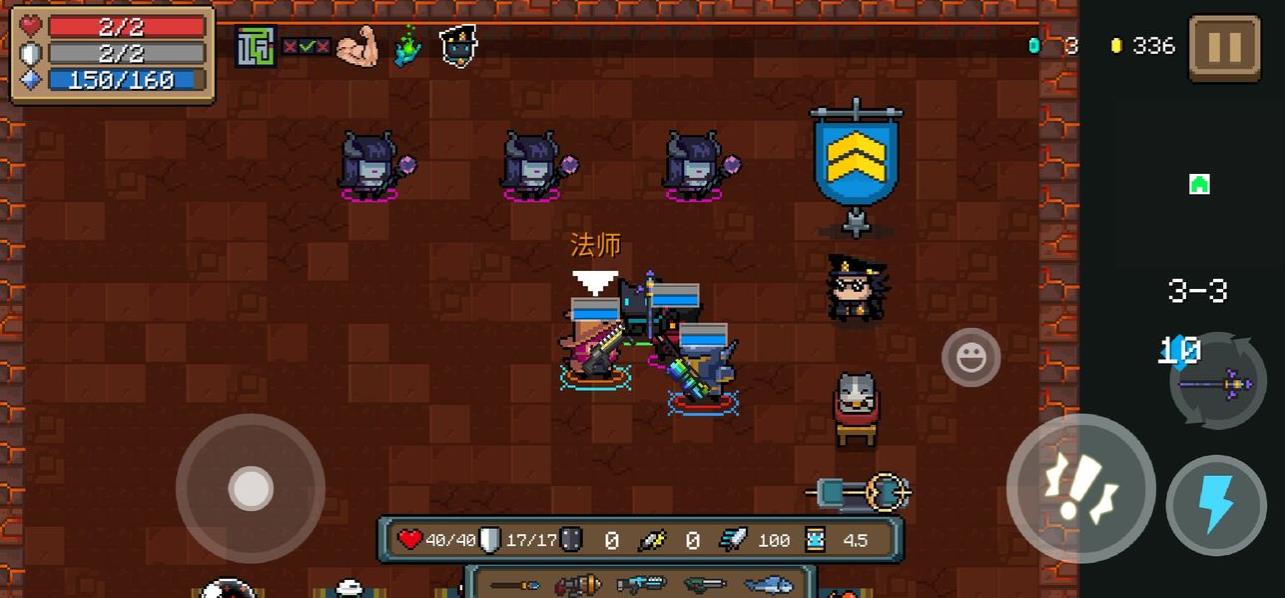
Task: Open the smiley emote menu
Action: (x=971, y=357)
